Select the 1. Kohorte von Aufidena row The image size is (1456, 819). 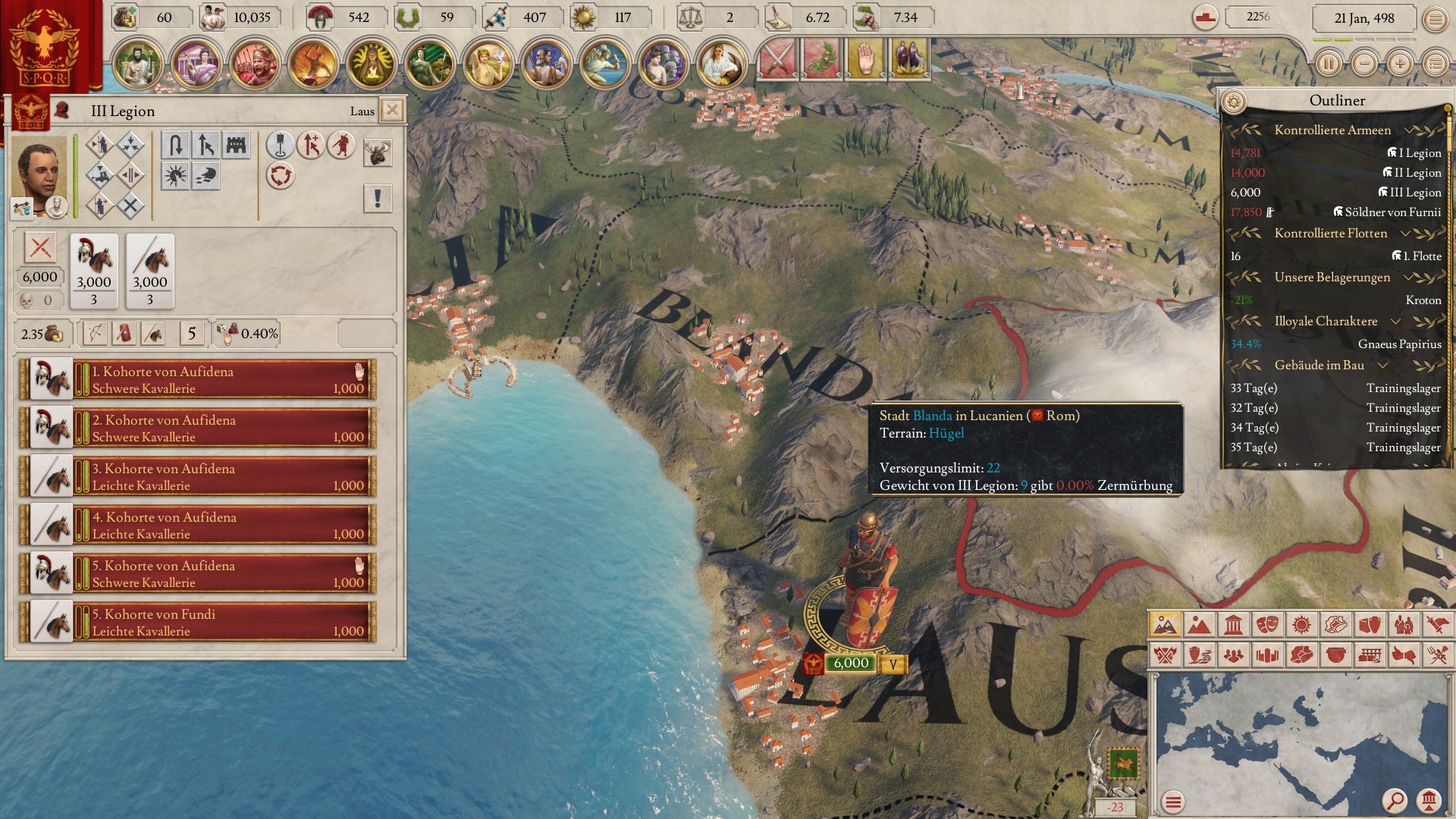199,380
